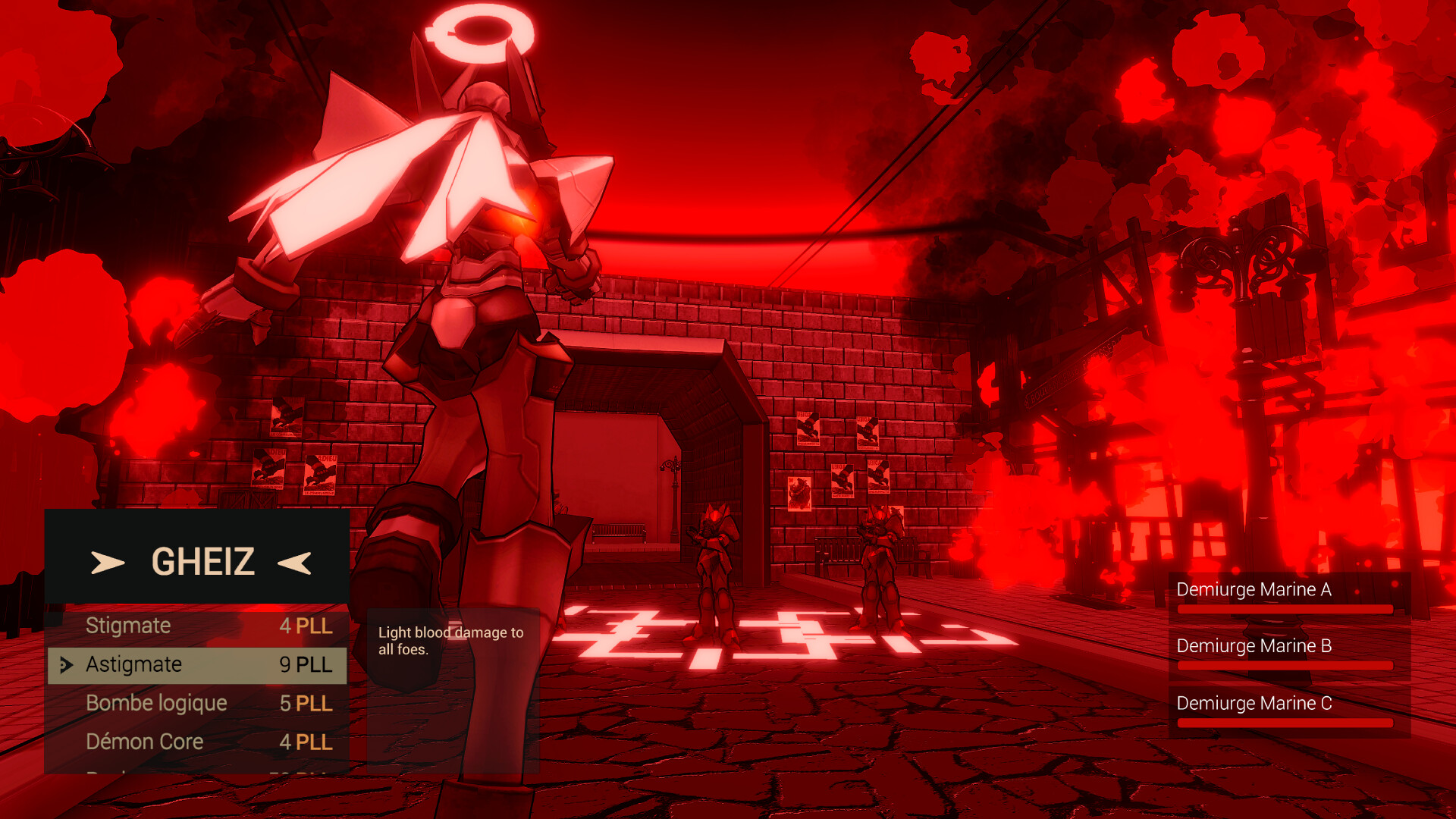
Task: Click the cursor arrow next to Astigmate
Action: click(65, 666)
